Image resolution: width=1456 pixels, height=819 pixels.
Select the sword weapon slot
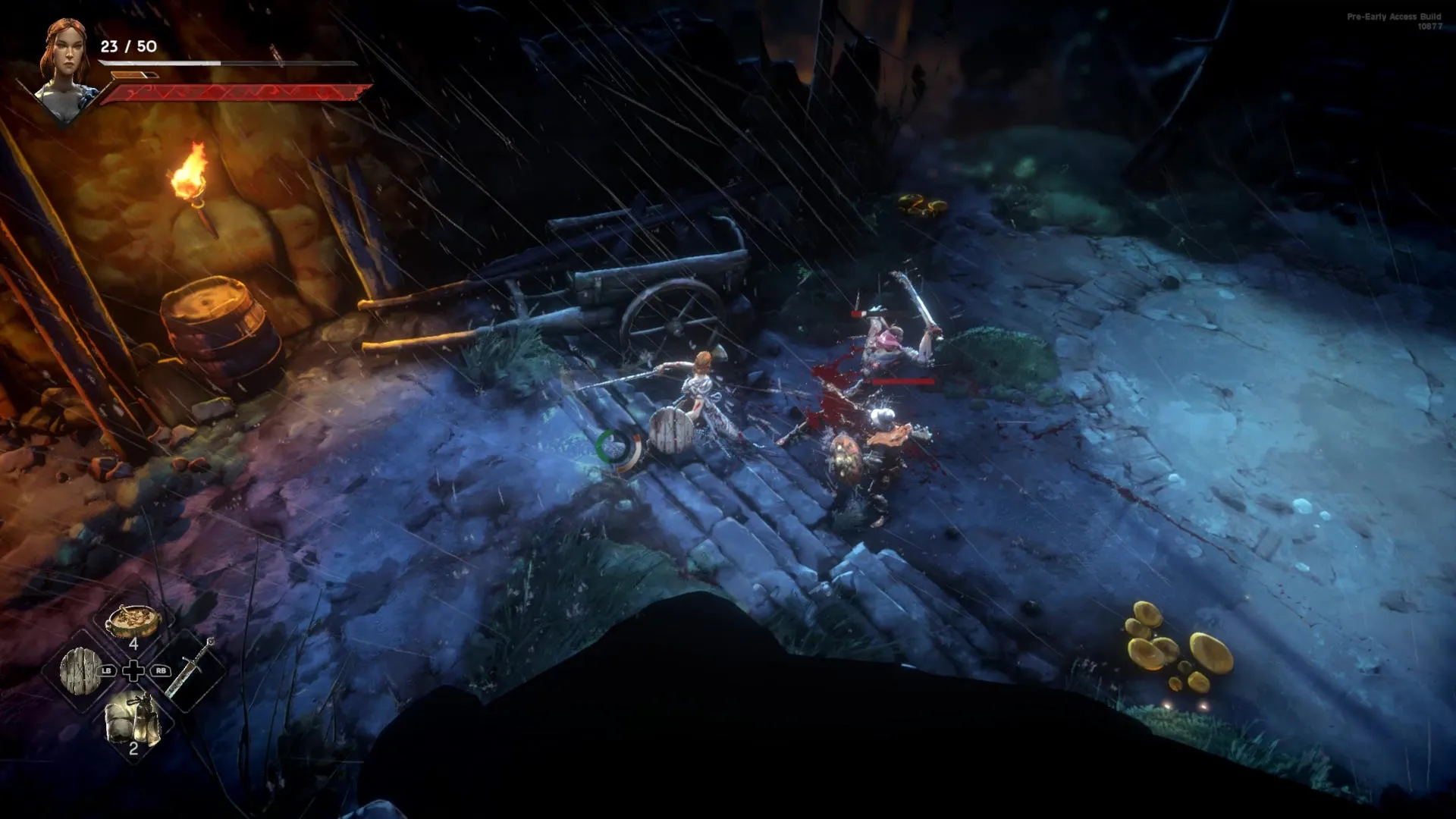point(190,667)
